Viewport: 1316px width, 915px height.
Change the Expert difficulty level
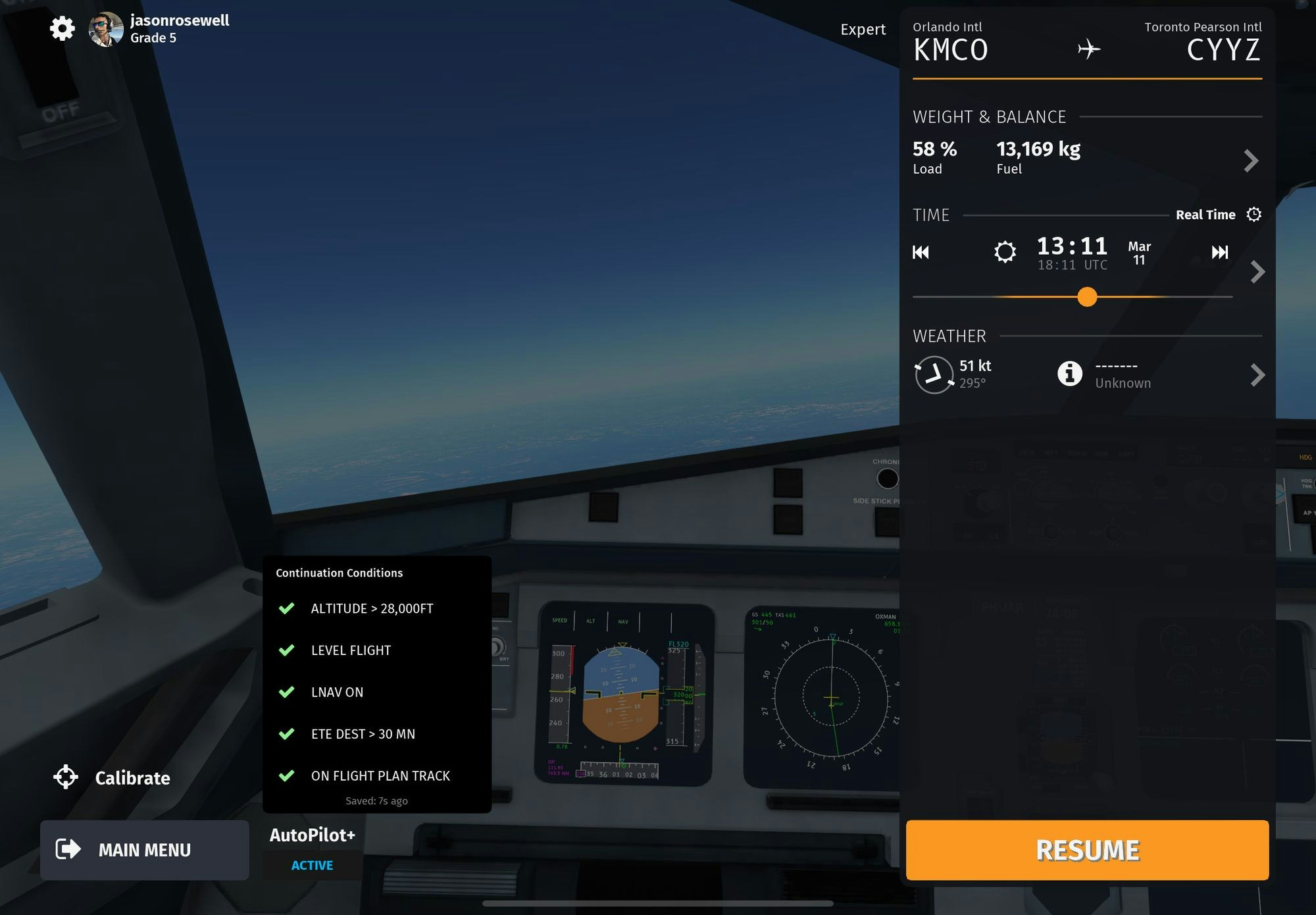863,30
